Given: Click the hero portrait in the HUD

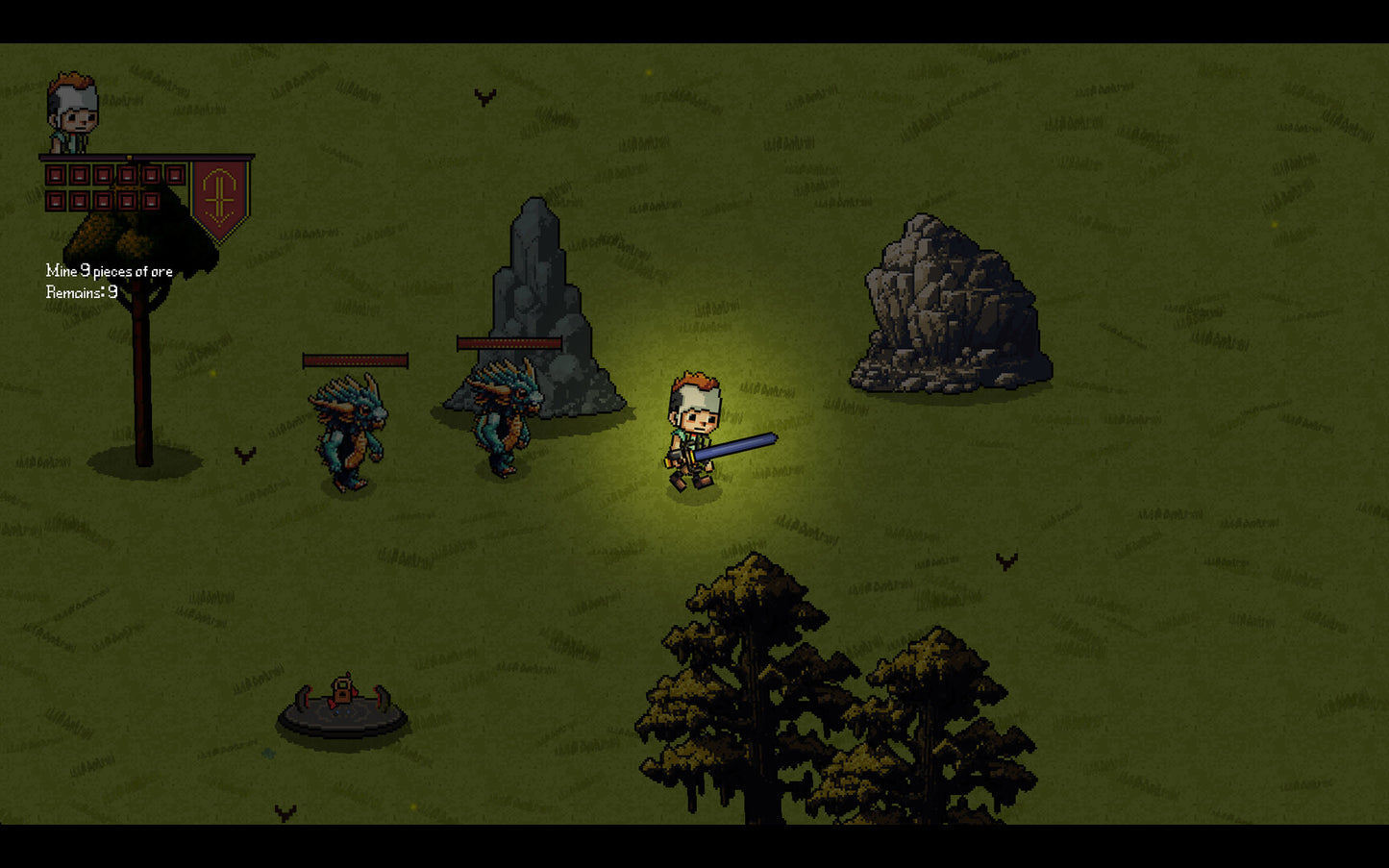Looking at the screenshot, I should [72, 112].
